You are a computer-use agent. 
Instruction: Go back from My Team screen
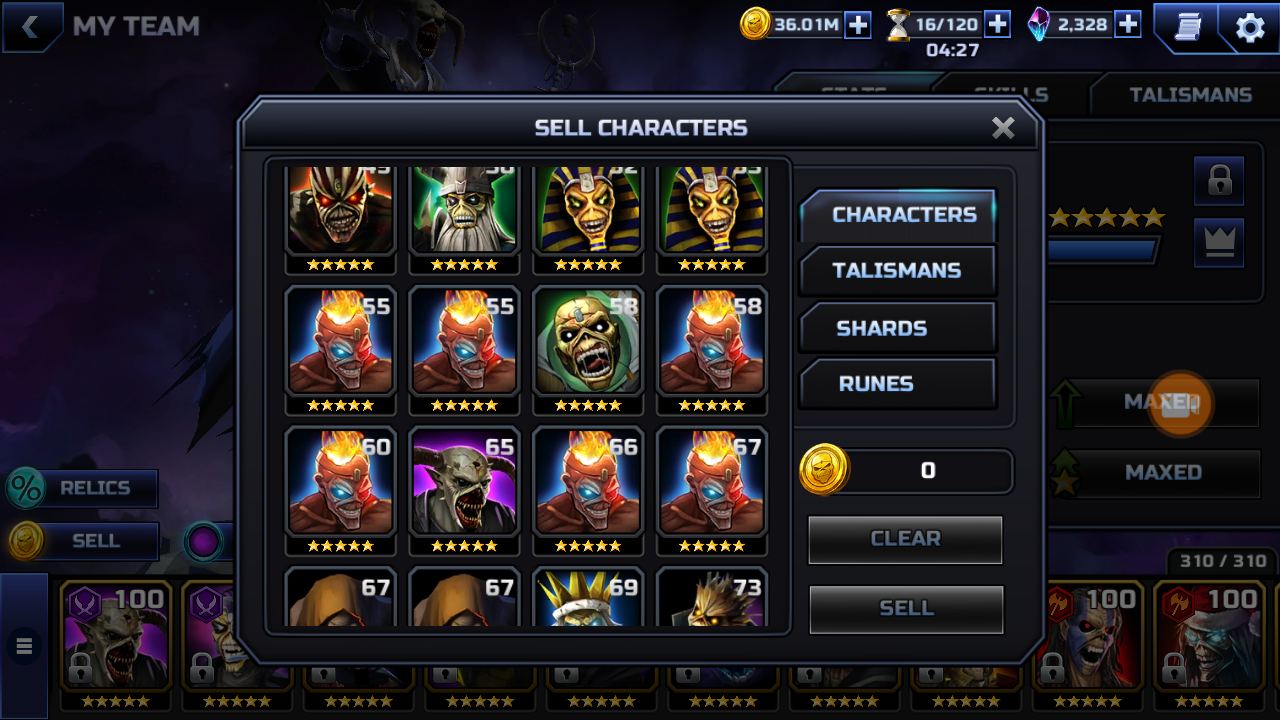(x=31, y=27)
